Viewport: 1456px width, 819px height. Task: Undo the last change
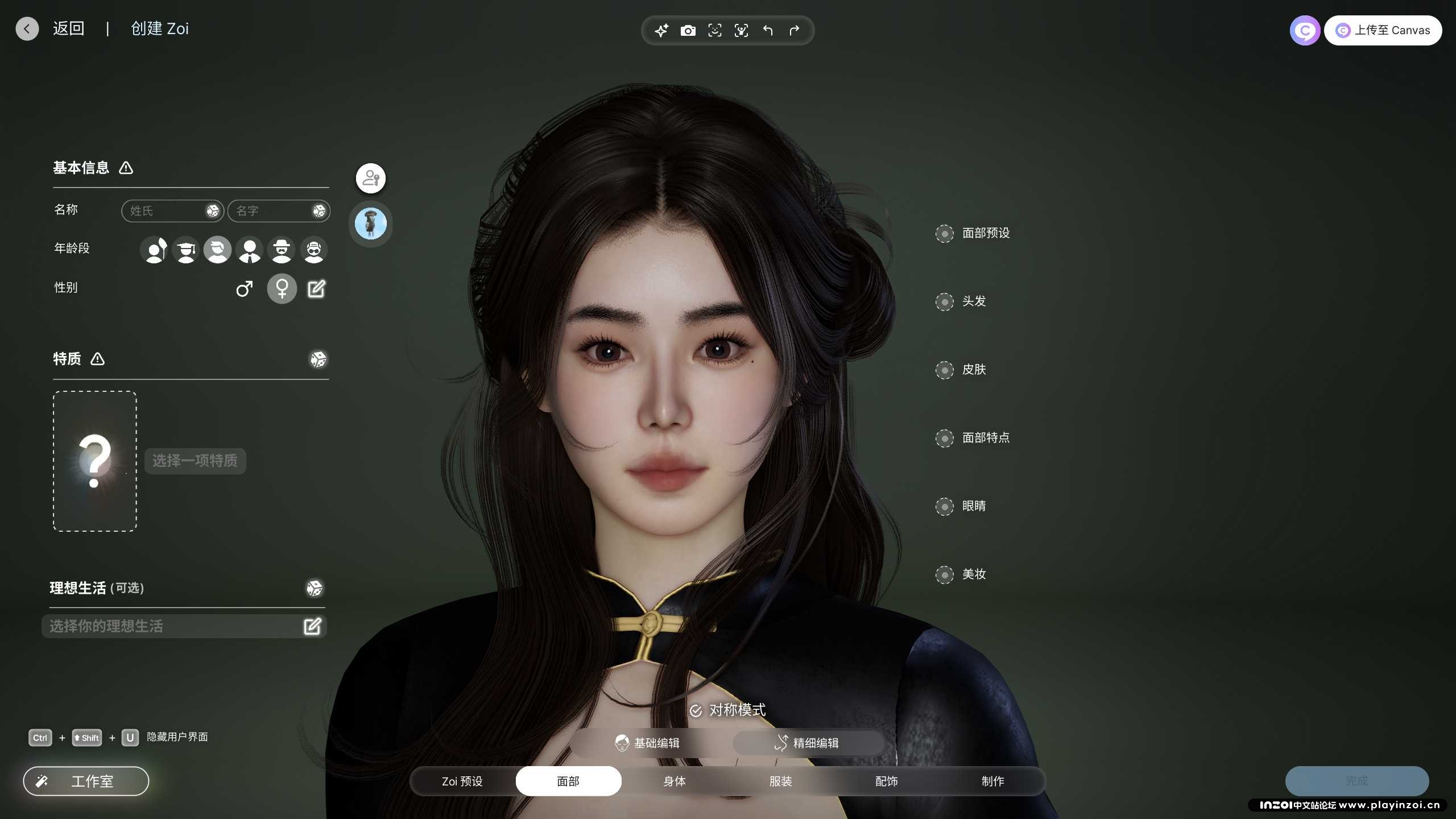(x=768, y=31)
